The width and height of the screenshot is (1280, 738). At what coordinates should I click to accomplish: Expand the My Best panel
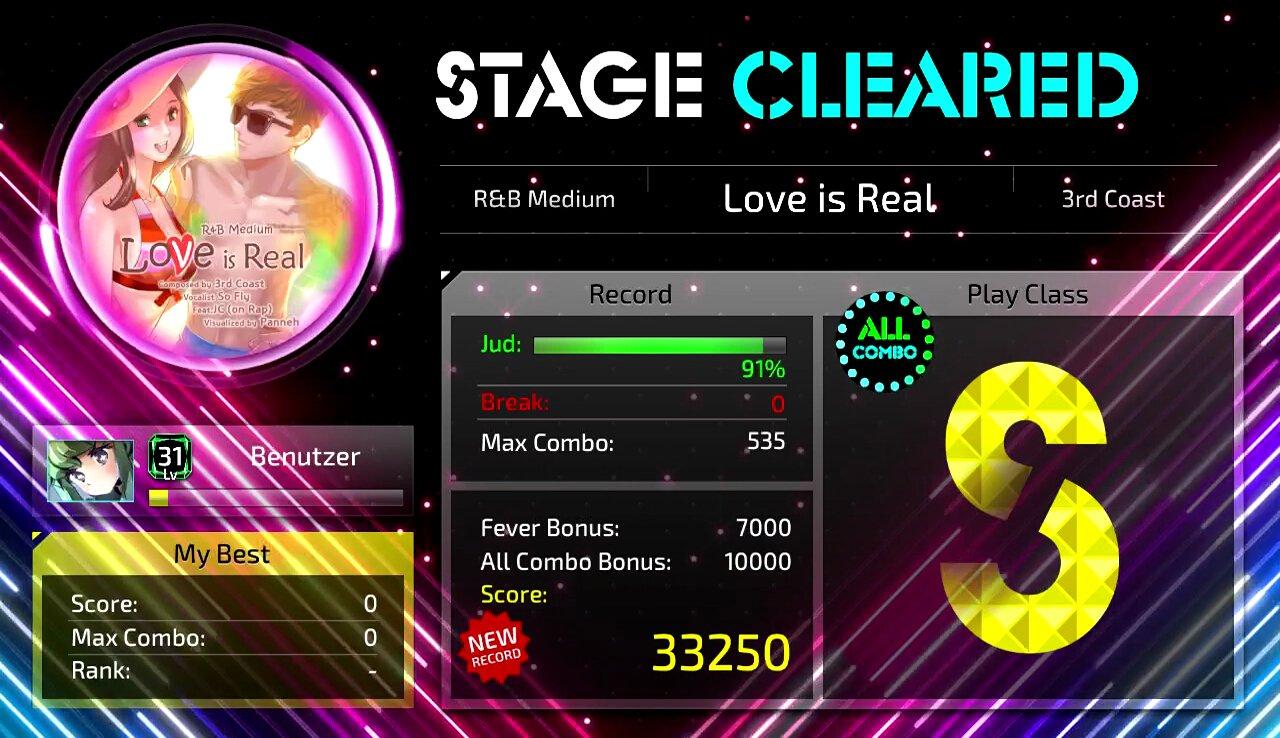(220, 554)
